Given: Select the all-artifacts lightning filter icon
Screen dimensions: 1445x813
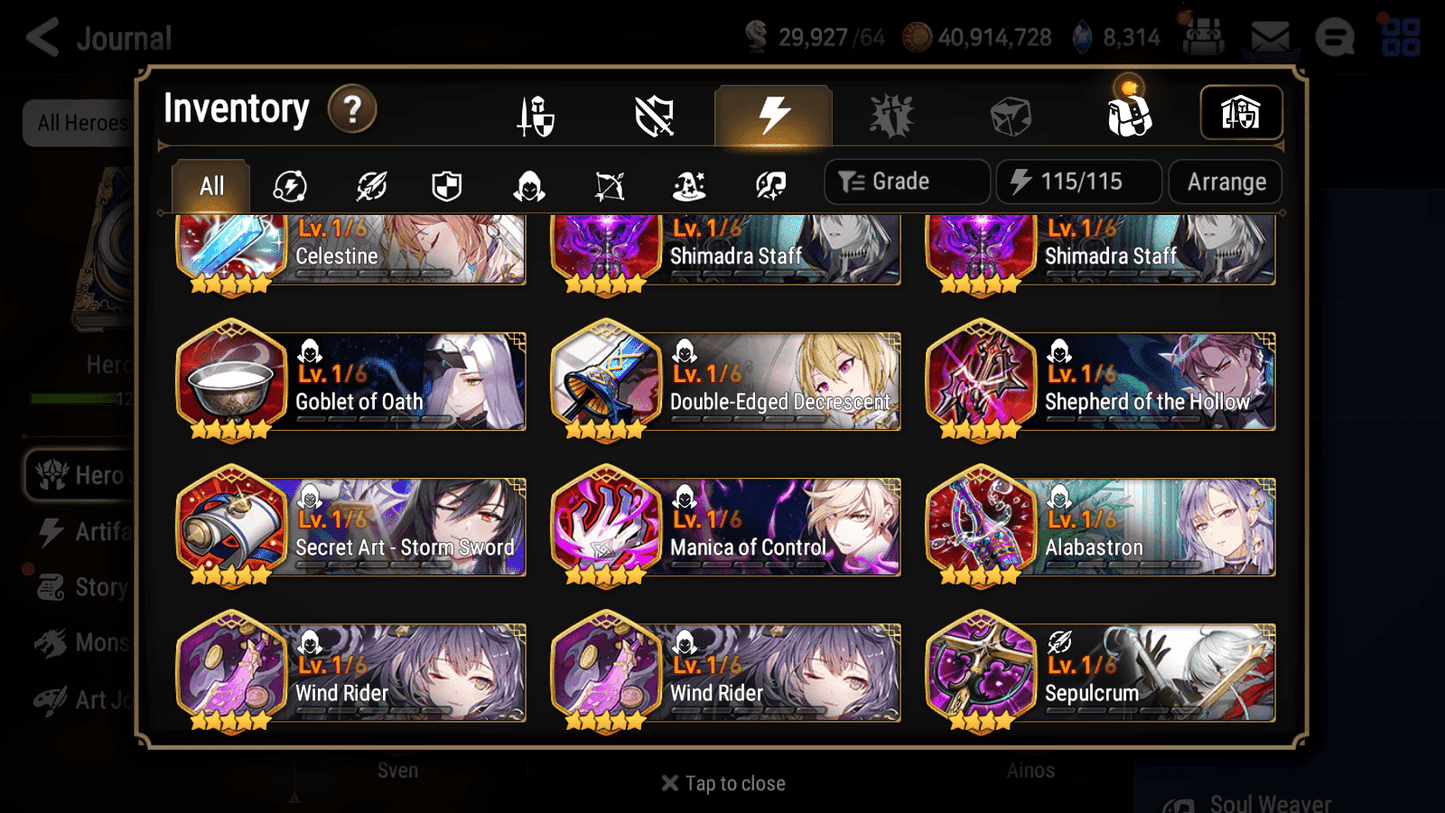Looking at the screenshot, I should (x=290, y=185).
